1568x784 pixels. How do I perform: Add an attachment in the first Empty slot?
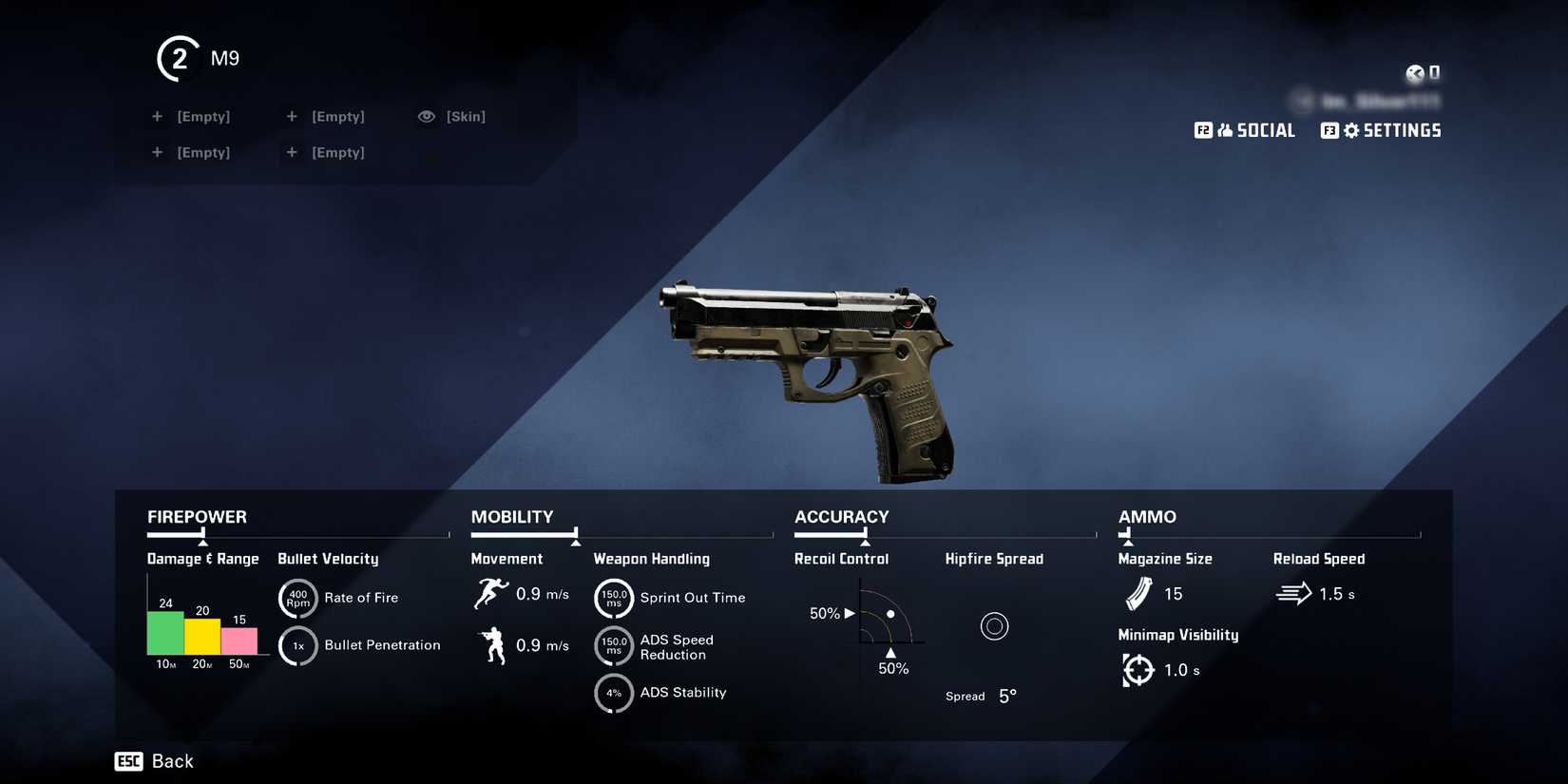(x=193, y=116)
